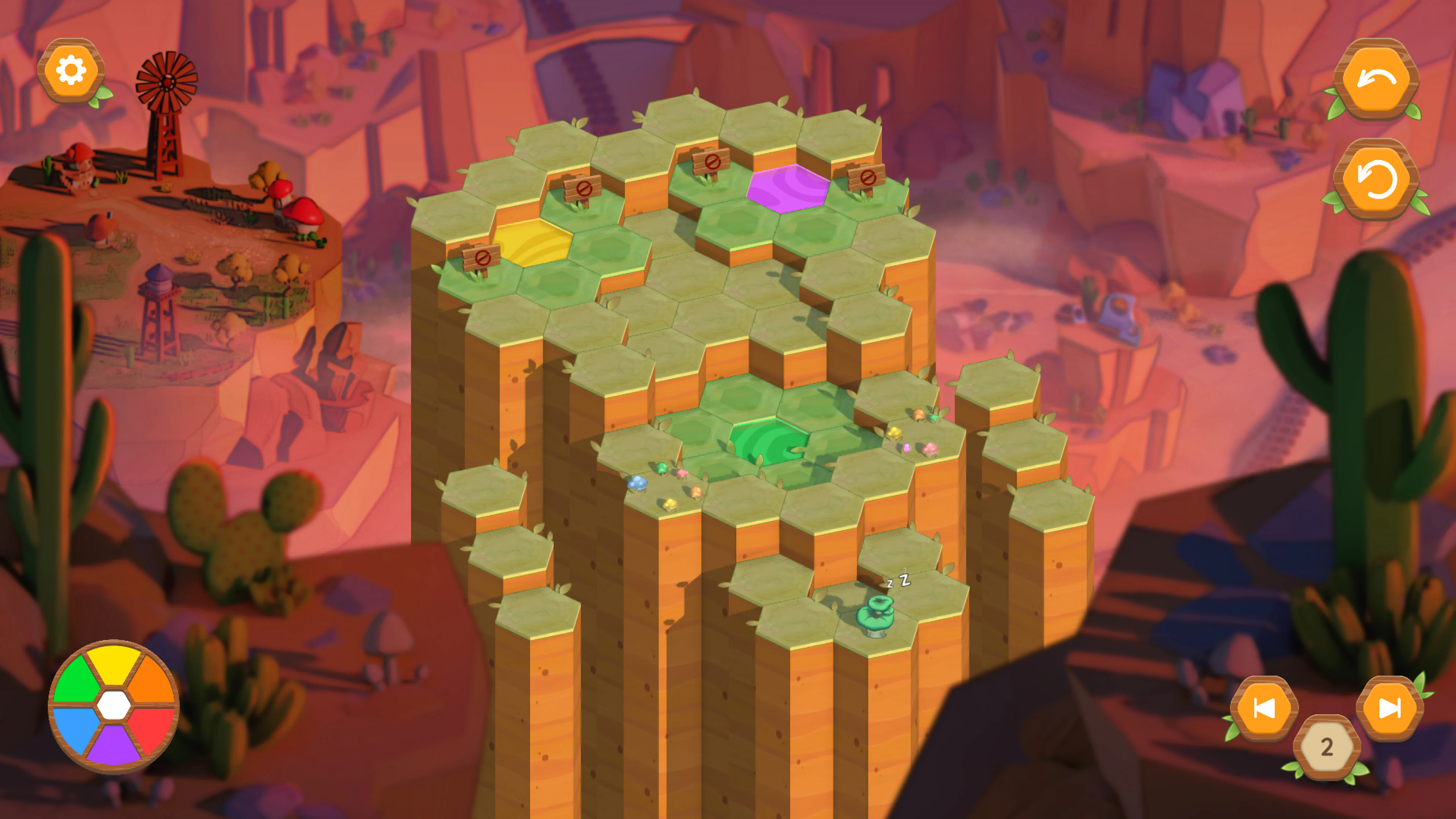
Task: Select the green segment on the color wheel
Action: tap(75, 678)
